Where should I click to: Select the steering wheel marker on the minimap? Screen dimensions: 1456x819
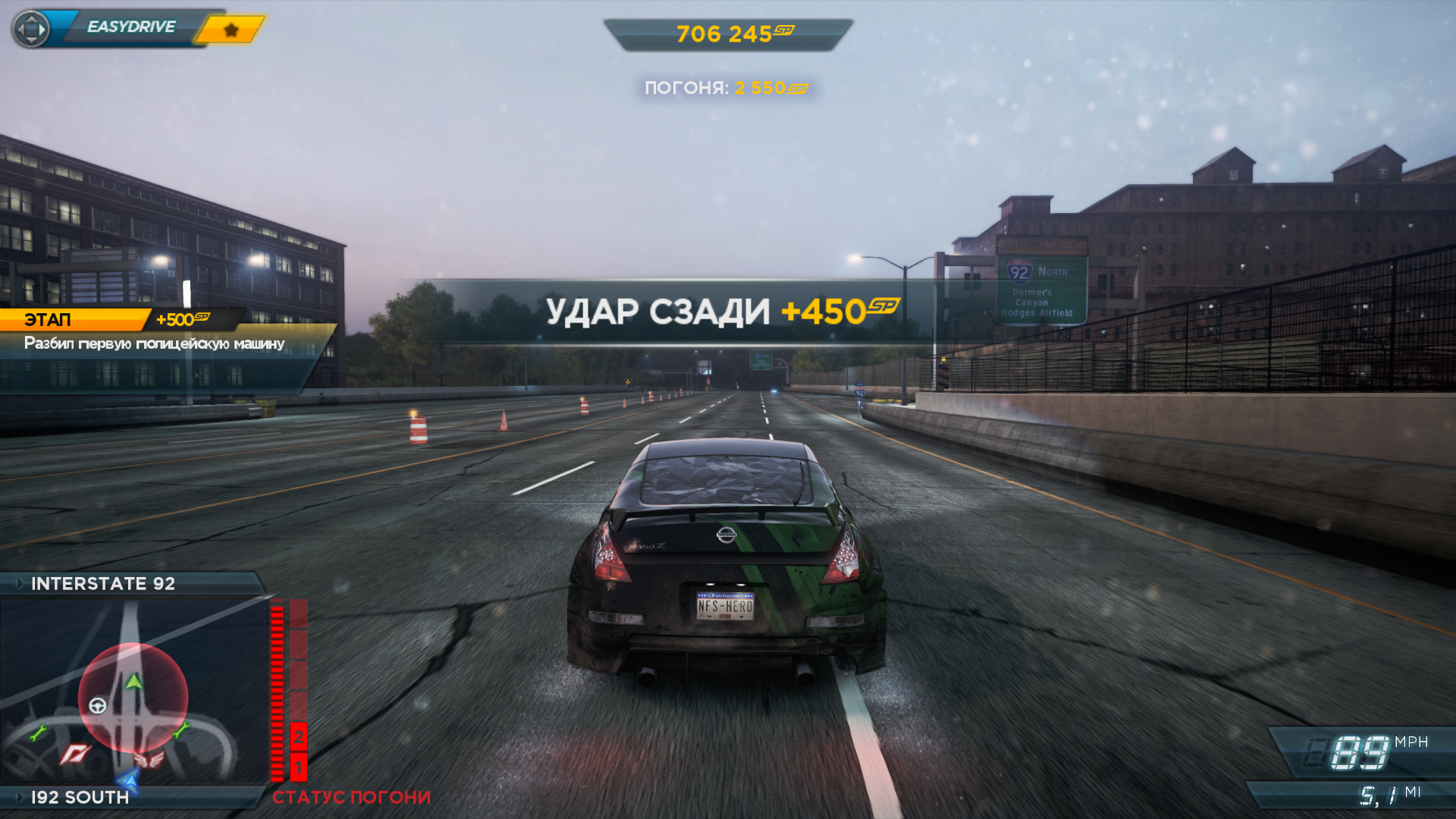(98, 706)
